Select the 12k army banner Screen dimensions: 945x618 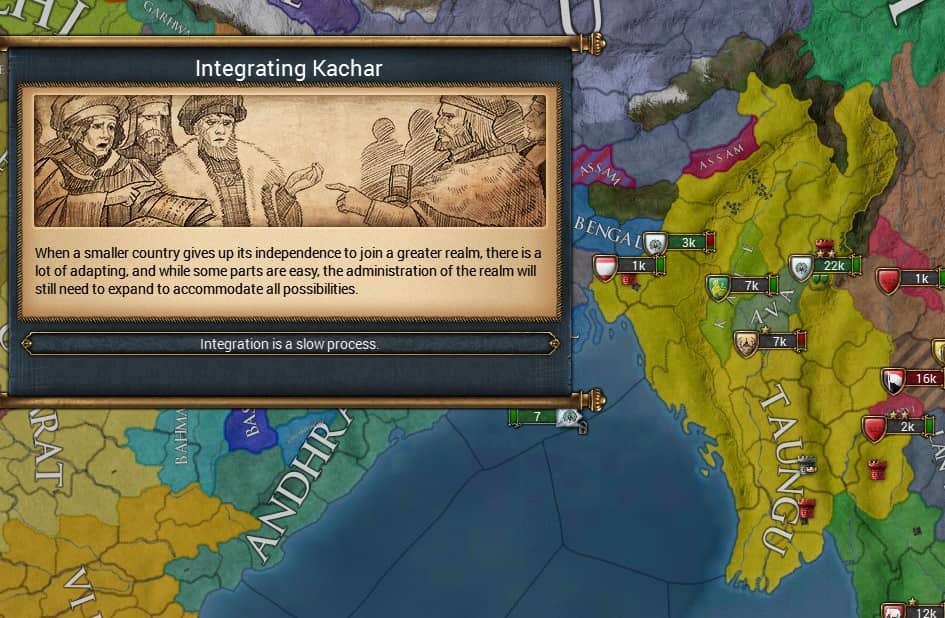(x=924, y=612)
